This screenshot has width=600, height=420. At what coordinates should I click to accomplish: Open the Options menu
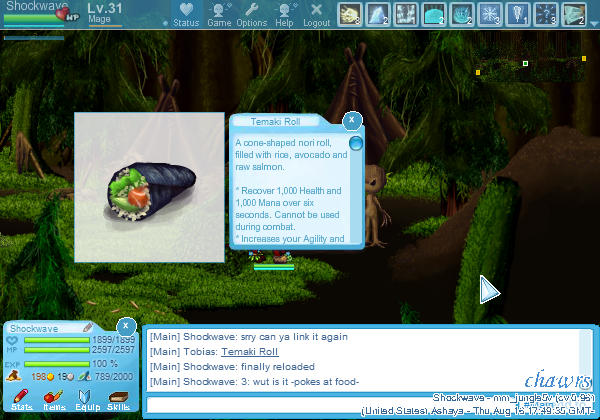point(252,14)
